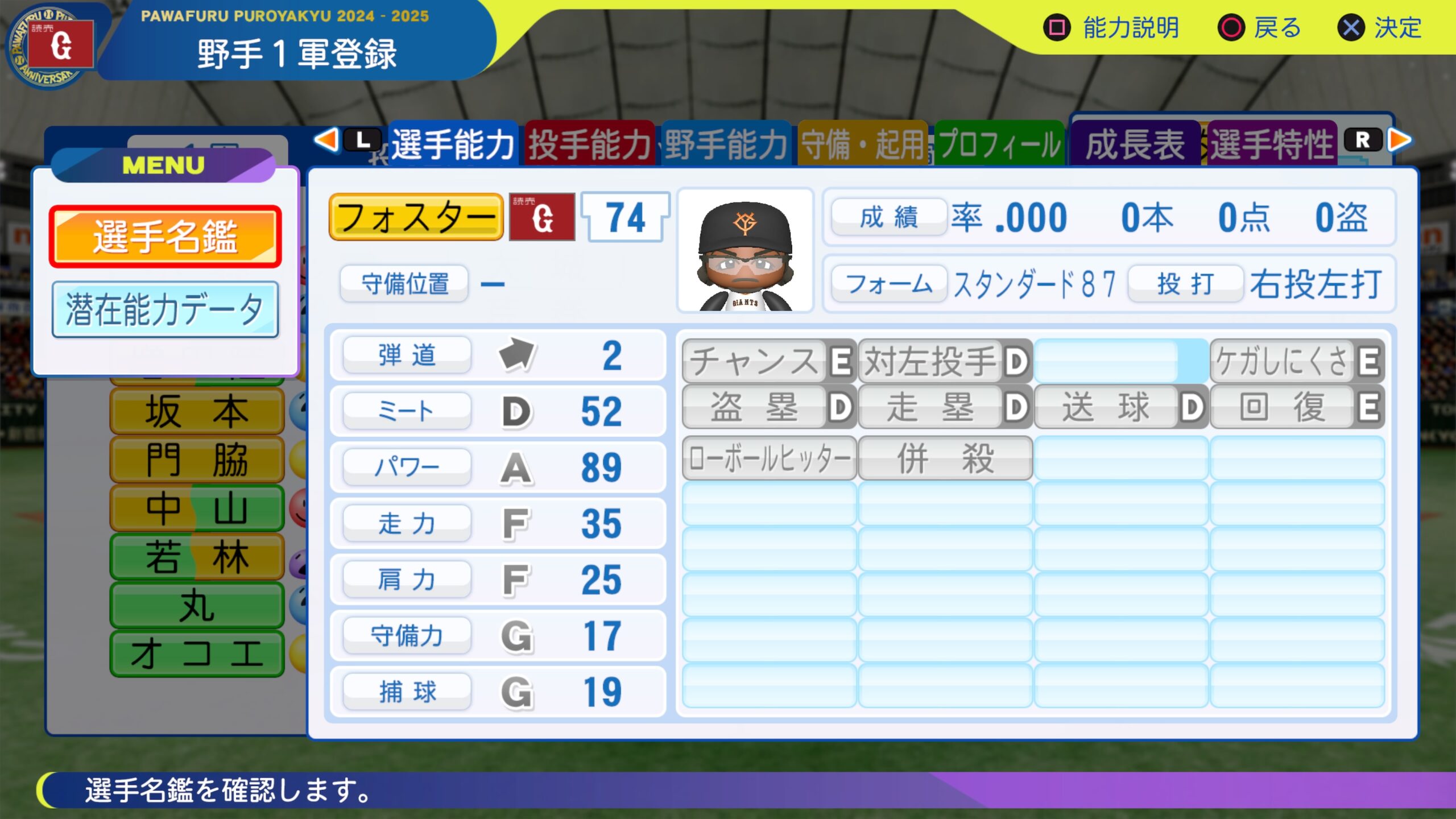
Task: Open the 投手能力 tab
Action: 589,144
